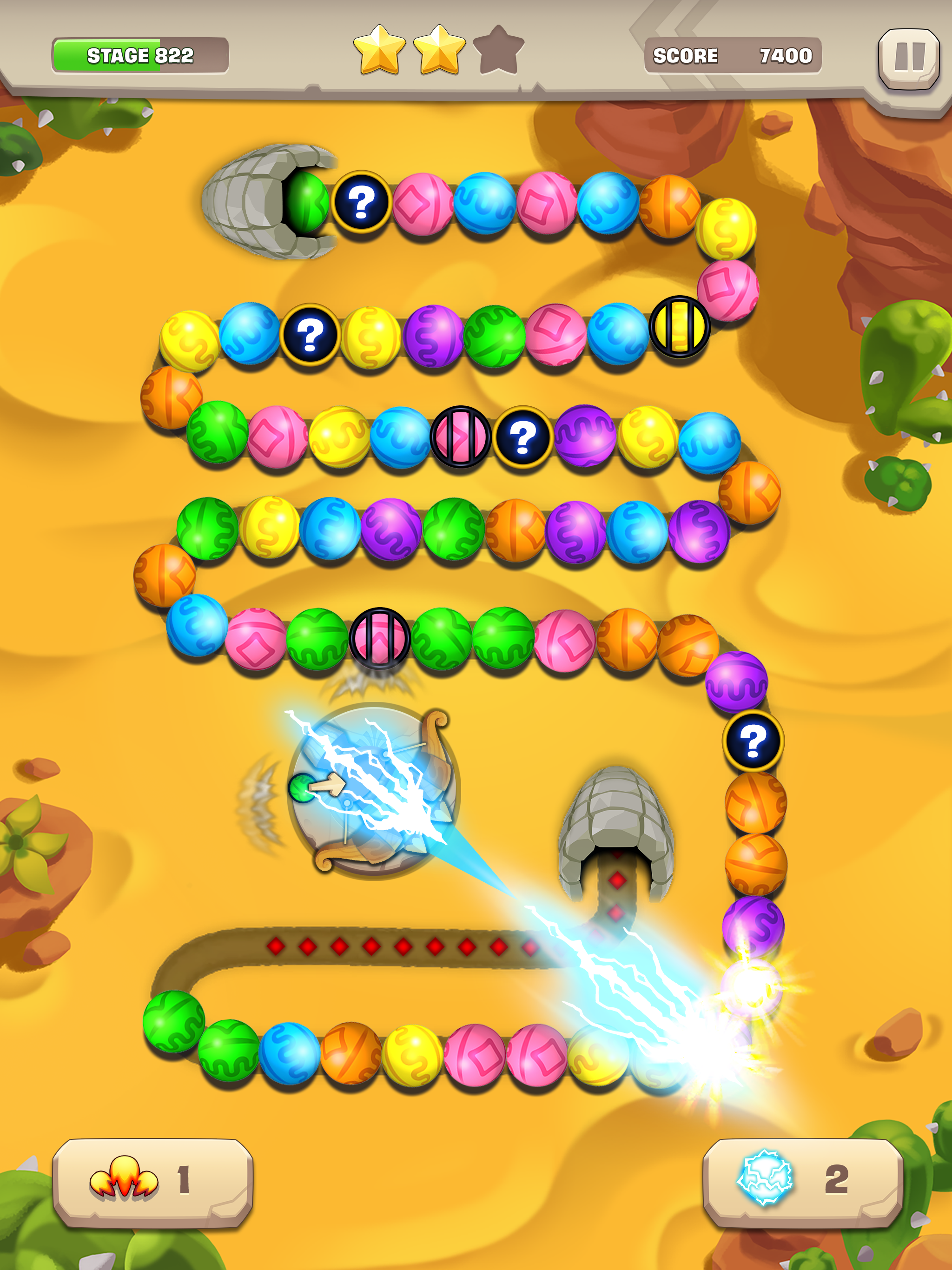This screenshot has height=1270, width=952.
Task: Tap the second gold star indicator
Action: [x=439, y=51]
